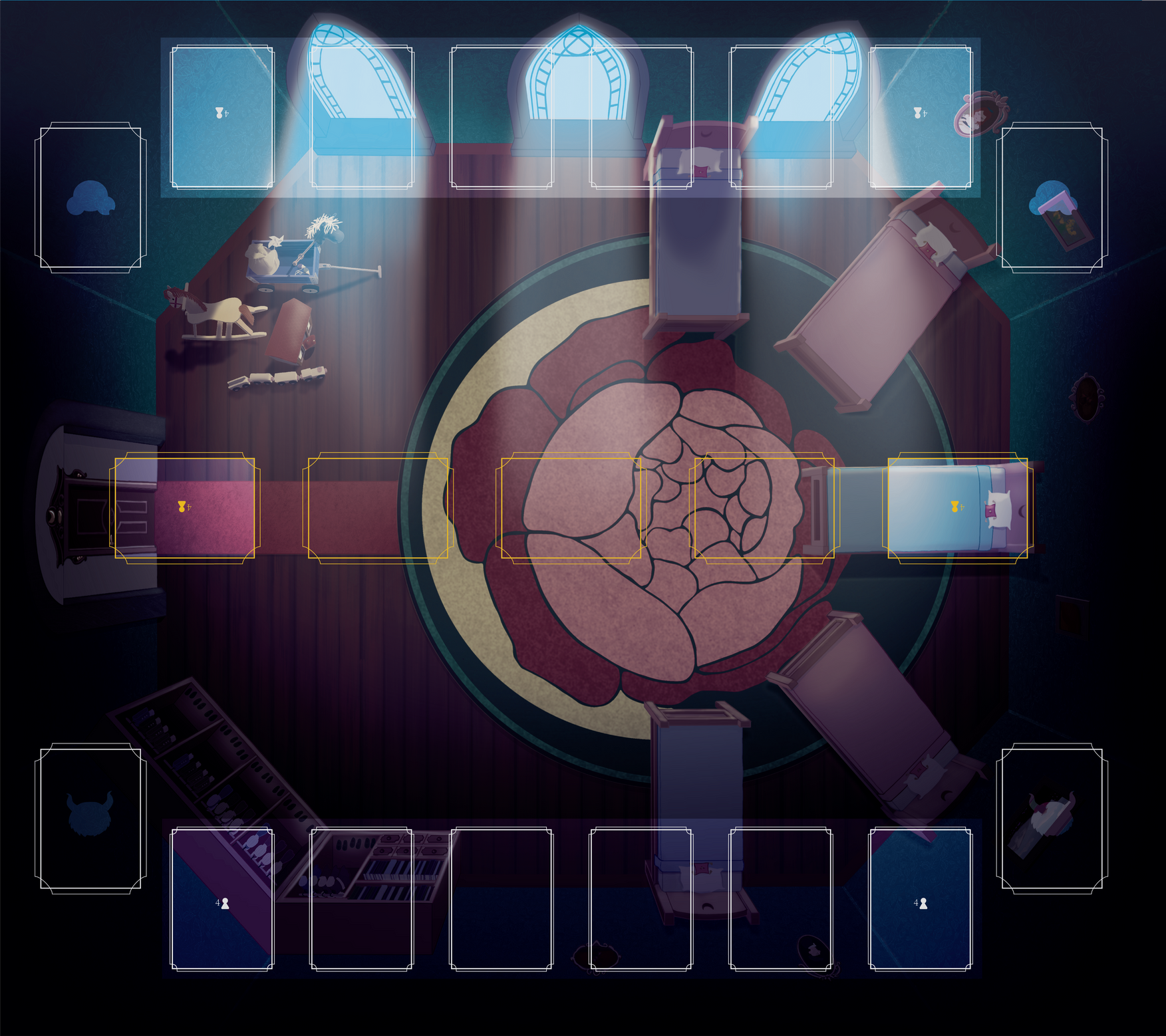Select the yellow marked slot over the doorway
1166x1036 pixels.
click(x=184, y=508)
